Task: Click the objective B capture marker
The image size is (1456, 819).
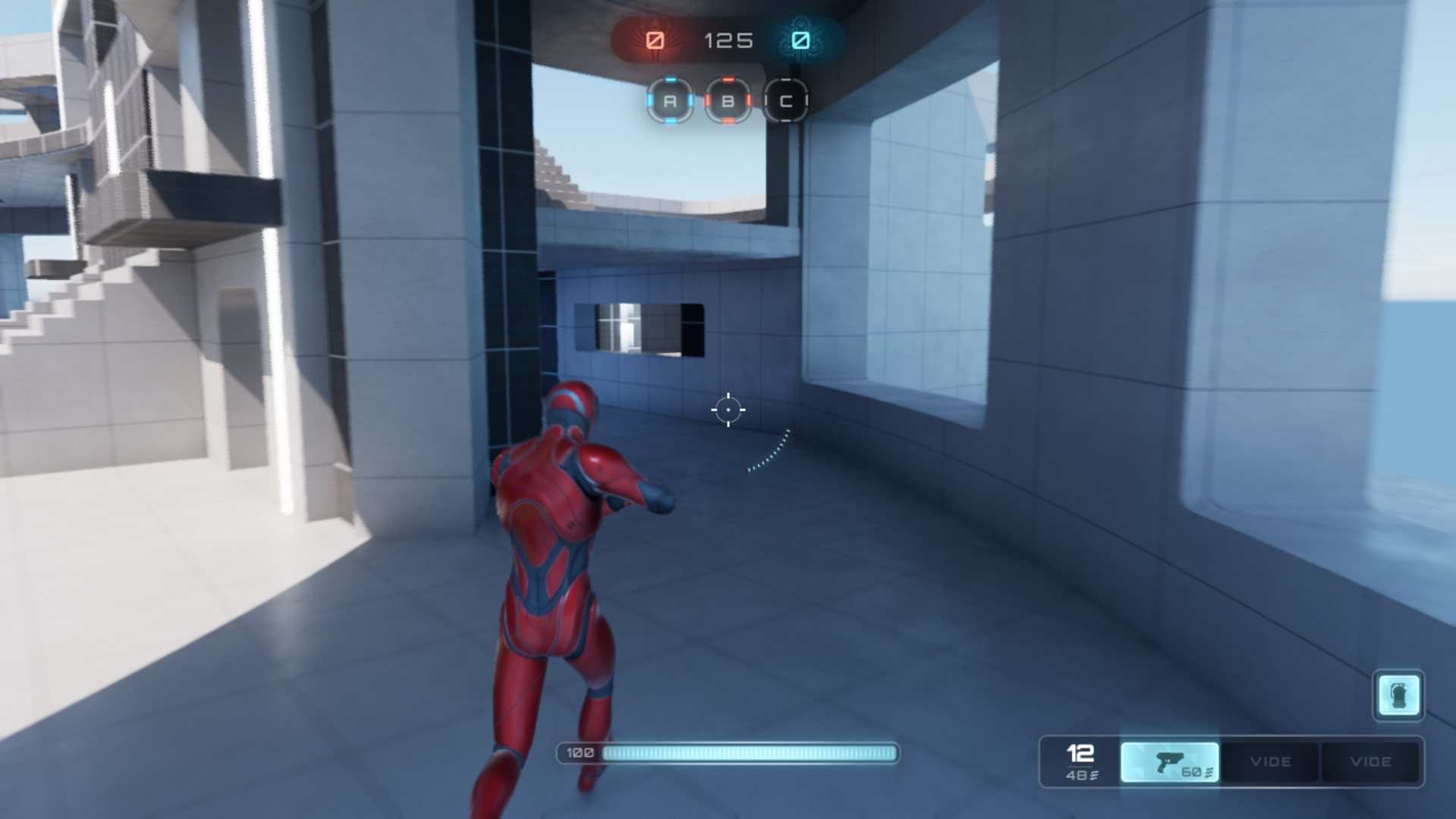Action: (728, 99)
